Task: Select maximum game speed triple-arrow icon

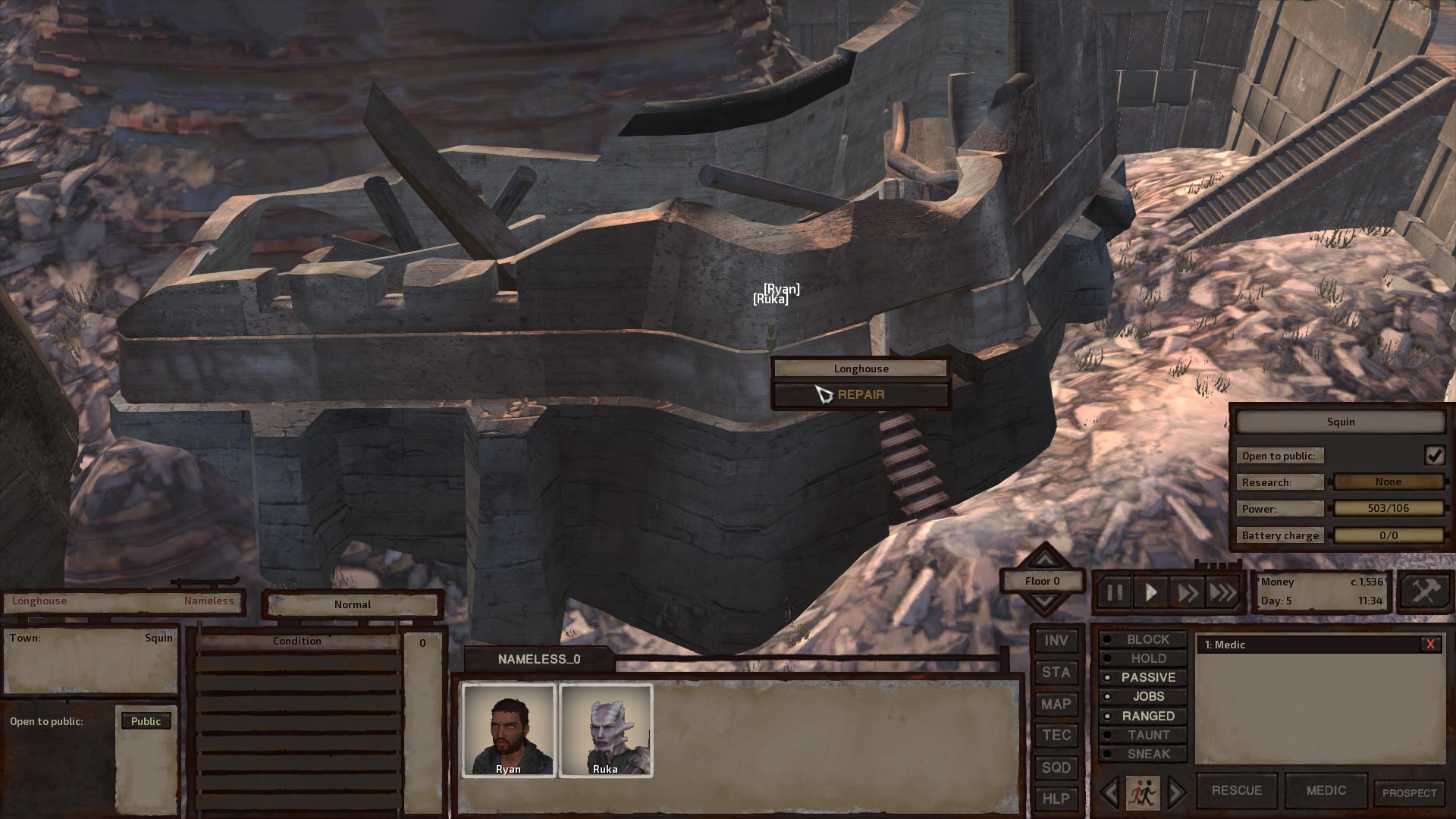Action: pos(1222,592)
